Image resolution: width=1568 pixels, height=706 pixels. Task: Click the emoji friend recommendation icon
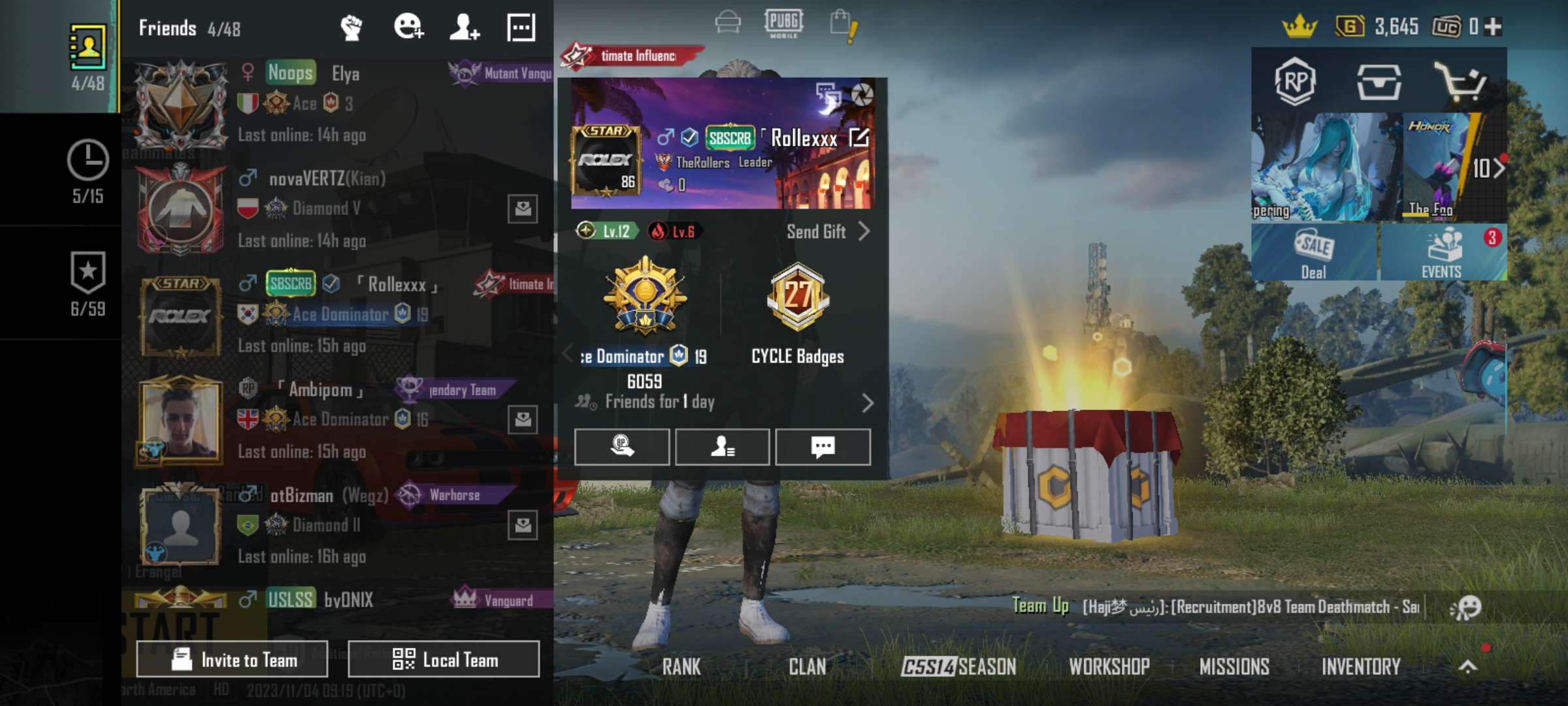pyautogui.click(x=410, y=26)
